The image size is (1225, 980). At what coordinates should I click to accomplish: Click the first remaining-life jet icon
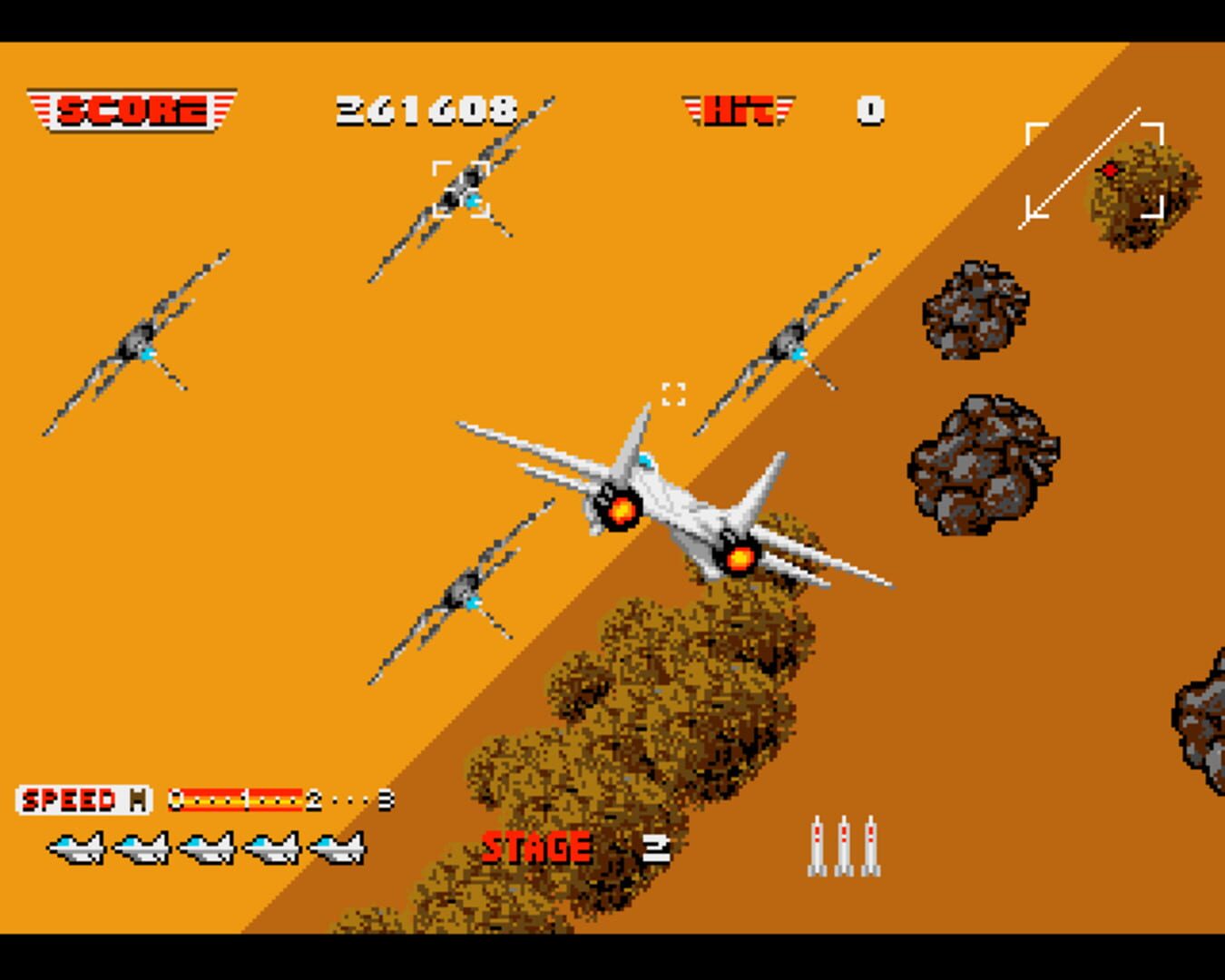pos(77,848)
